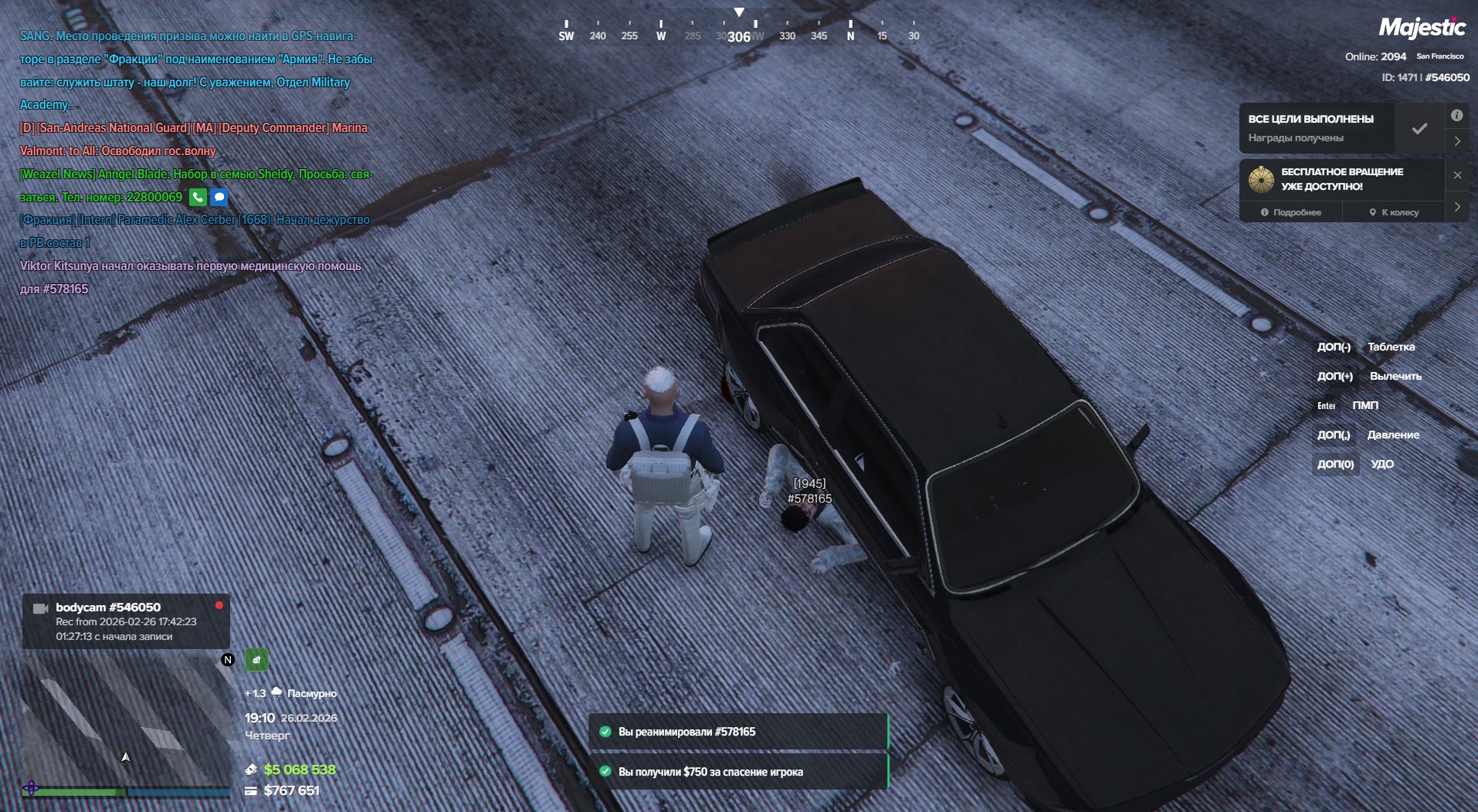1478x812 pixels.
Task: Open the bodycam recording panel
Action: [126, 621]
